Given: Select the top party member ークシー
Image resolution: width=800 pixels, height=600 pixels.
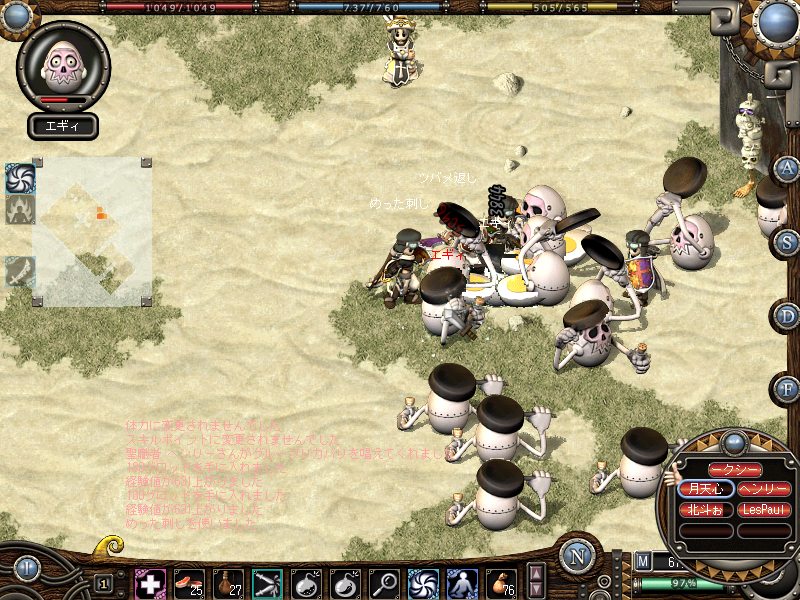Looking at the screenshot, I should 735,470.
